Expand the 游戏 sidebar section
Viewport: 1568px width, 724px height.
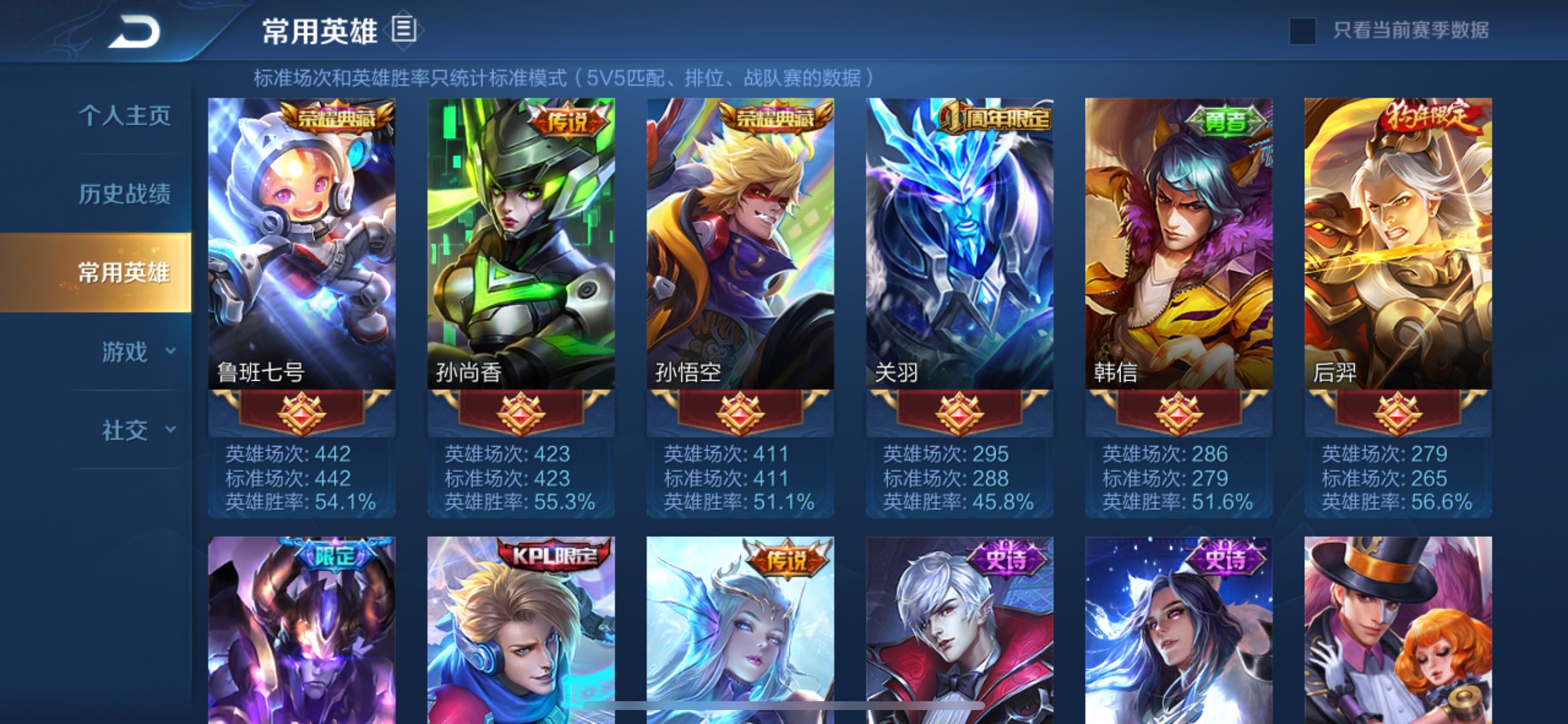124,352
